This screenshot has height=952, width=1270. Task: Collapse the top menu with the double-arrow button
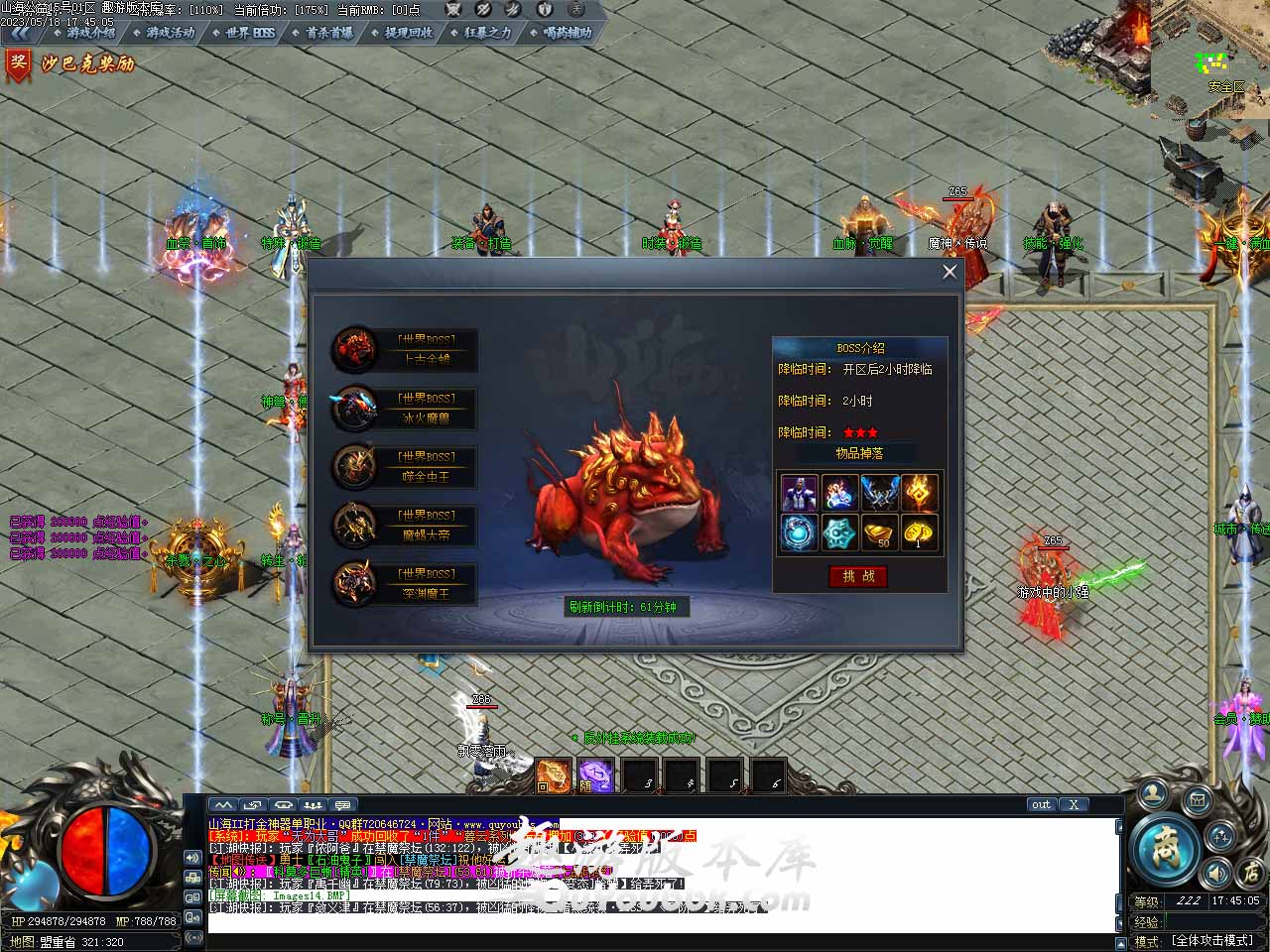tap(18, 33)
